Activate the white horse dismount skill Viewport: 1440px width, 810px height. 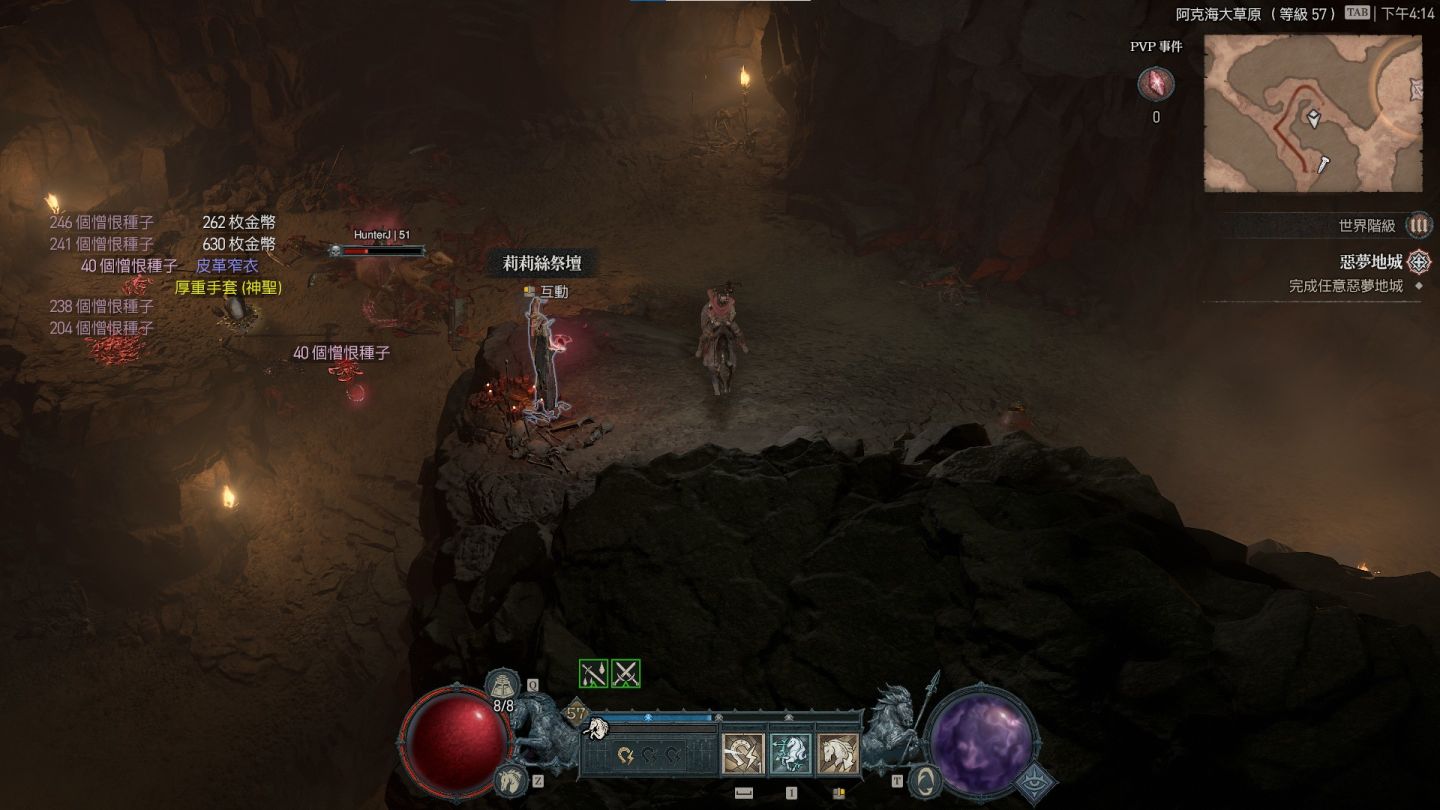point(838,754)
